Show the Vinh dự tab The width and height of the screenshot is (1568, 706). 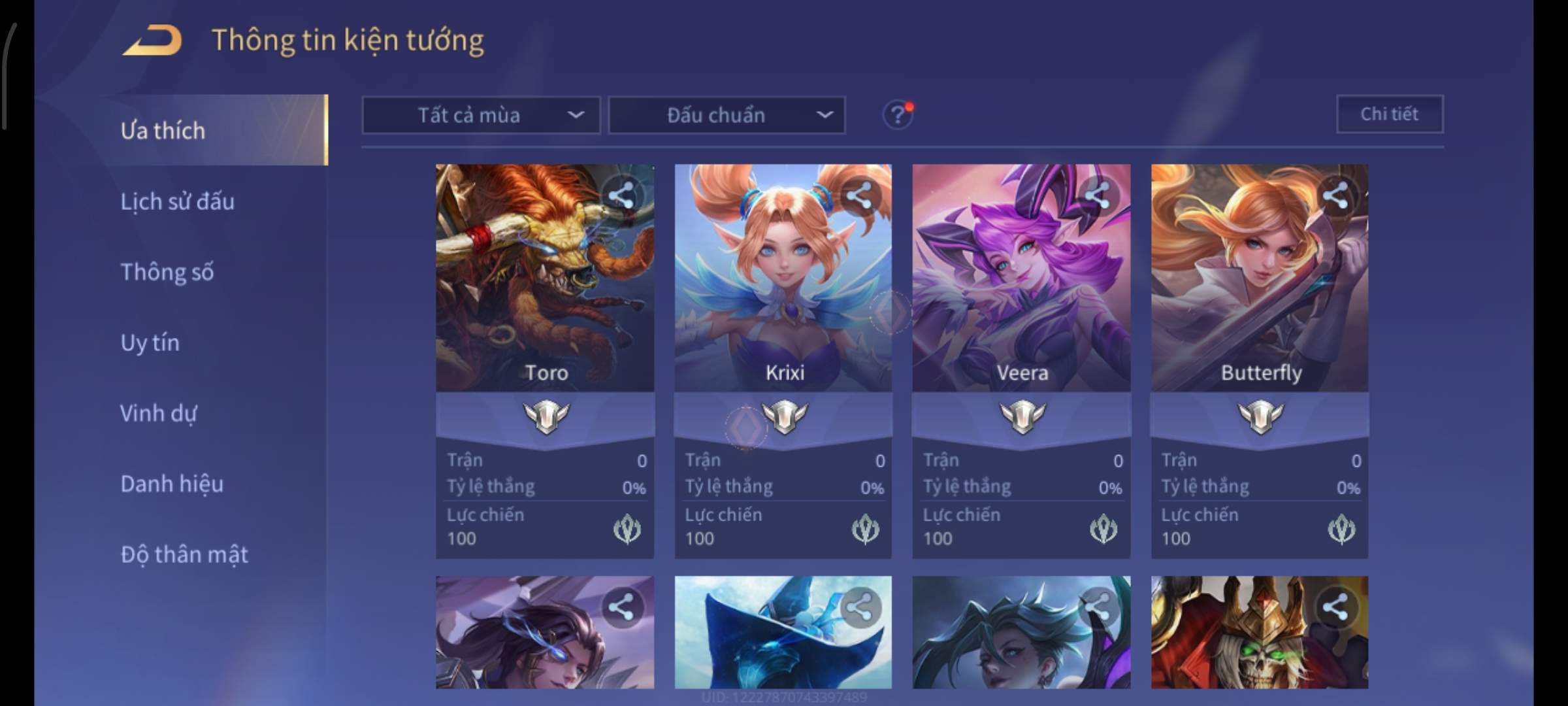pyautogui.click(x=158, y=413)
